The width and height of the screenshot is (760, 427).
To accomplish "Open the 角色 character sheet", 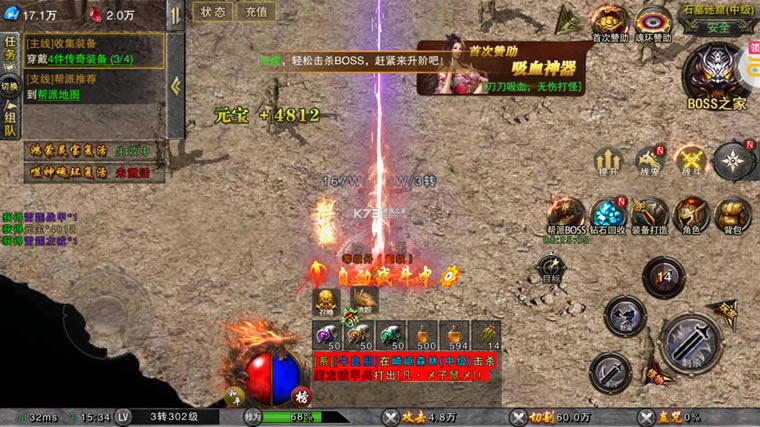I will click(x=690, y=214).
